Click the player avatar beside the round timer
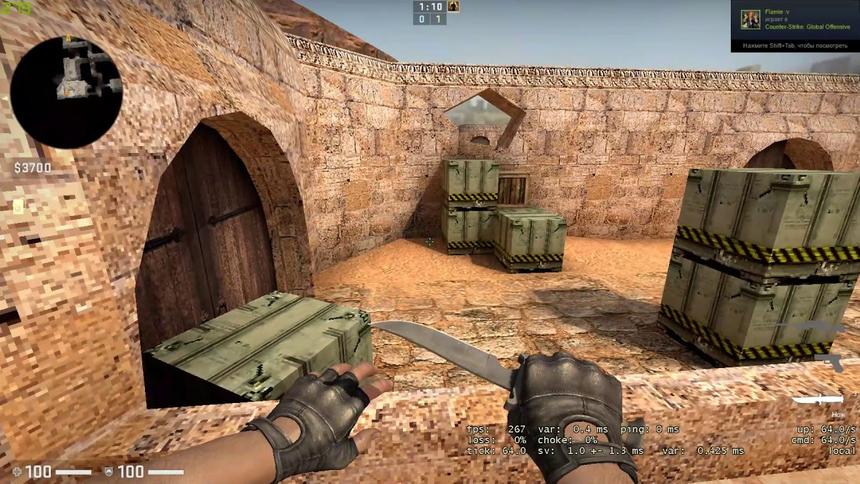This screenshot has height=484, width=860. 453,6
